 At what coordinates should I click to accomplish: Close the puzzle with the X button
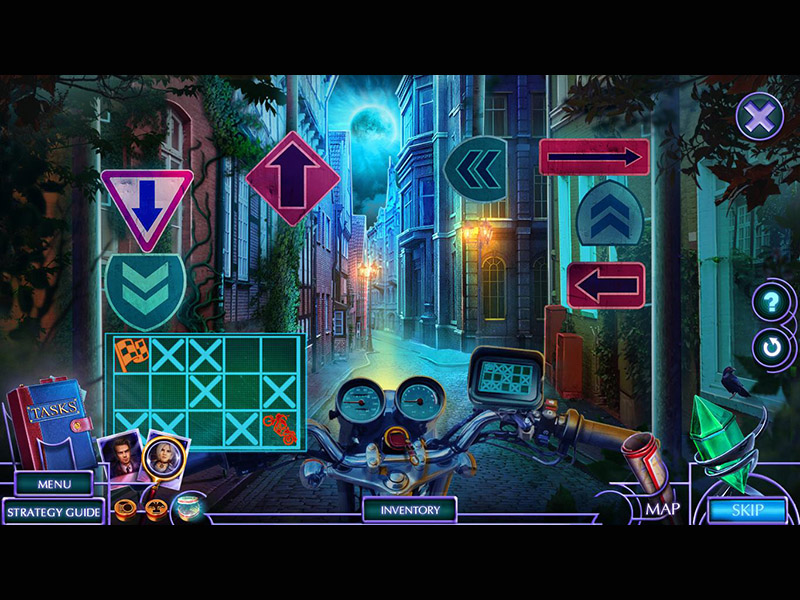pos(759,117)
